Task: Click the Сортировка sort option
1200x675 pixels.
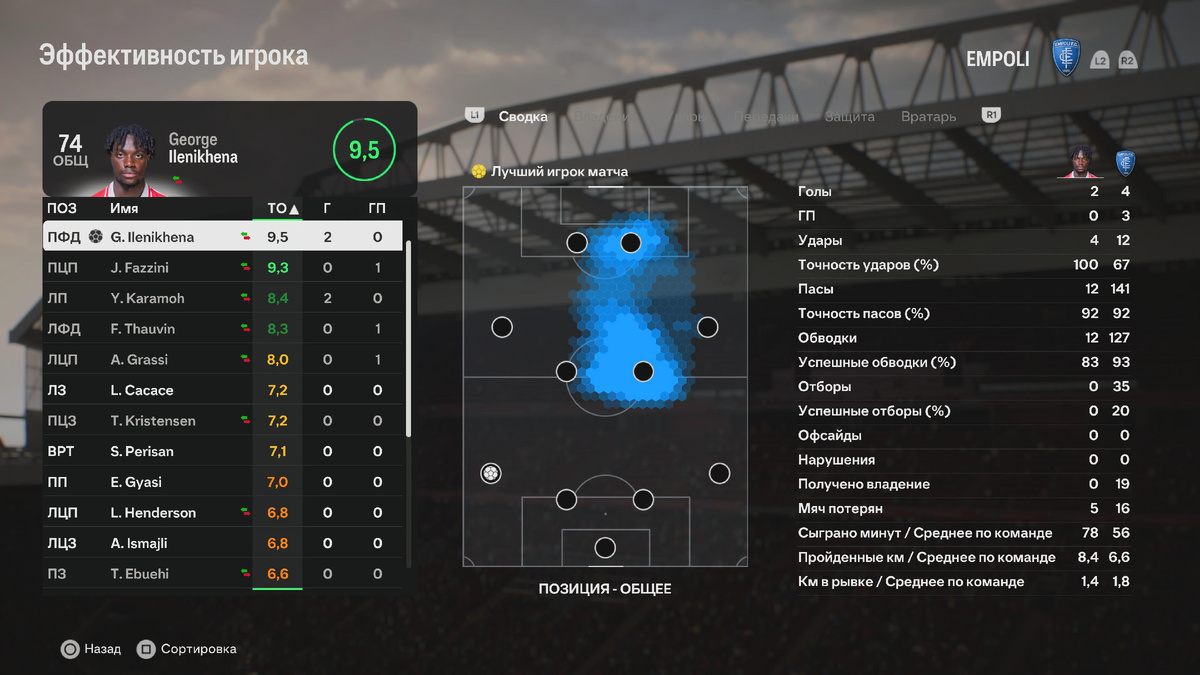Action: coord(187,649)
